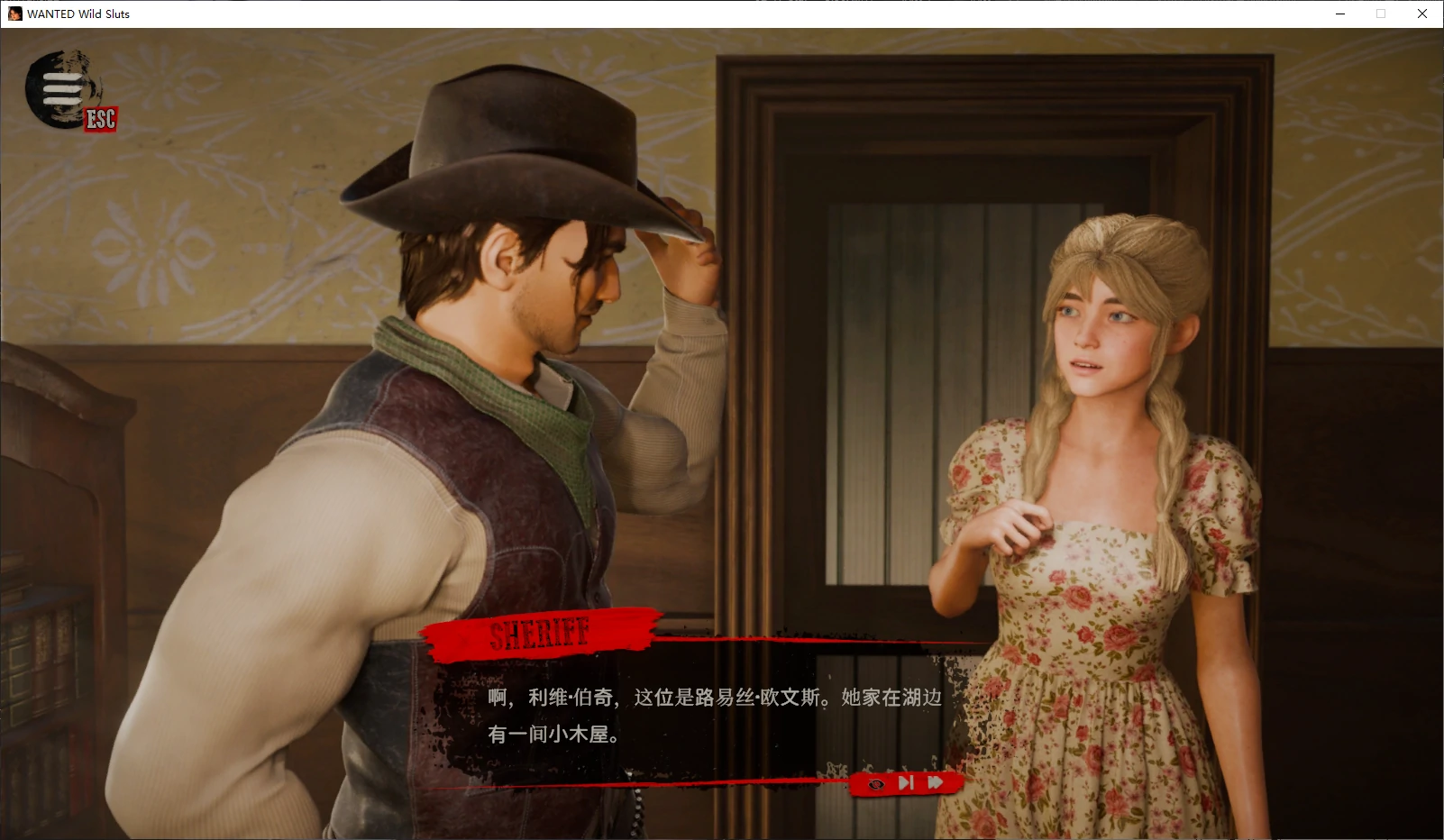The width and height of the screenshot is (1444, 840).
Task: Advance to the next line with the play icon
Action: pyautogui.click(x=907, y=783)
